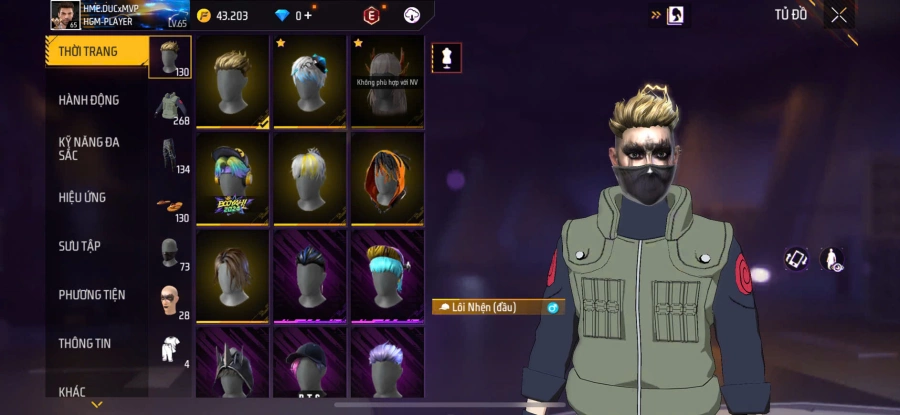This screenshot has height=415, width=900.
Task: Tap the phone rotation icon beside the character
Action: tap(796, 259)
